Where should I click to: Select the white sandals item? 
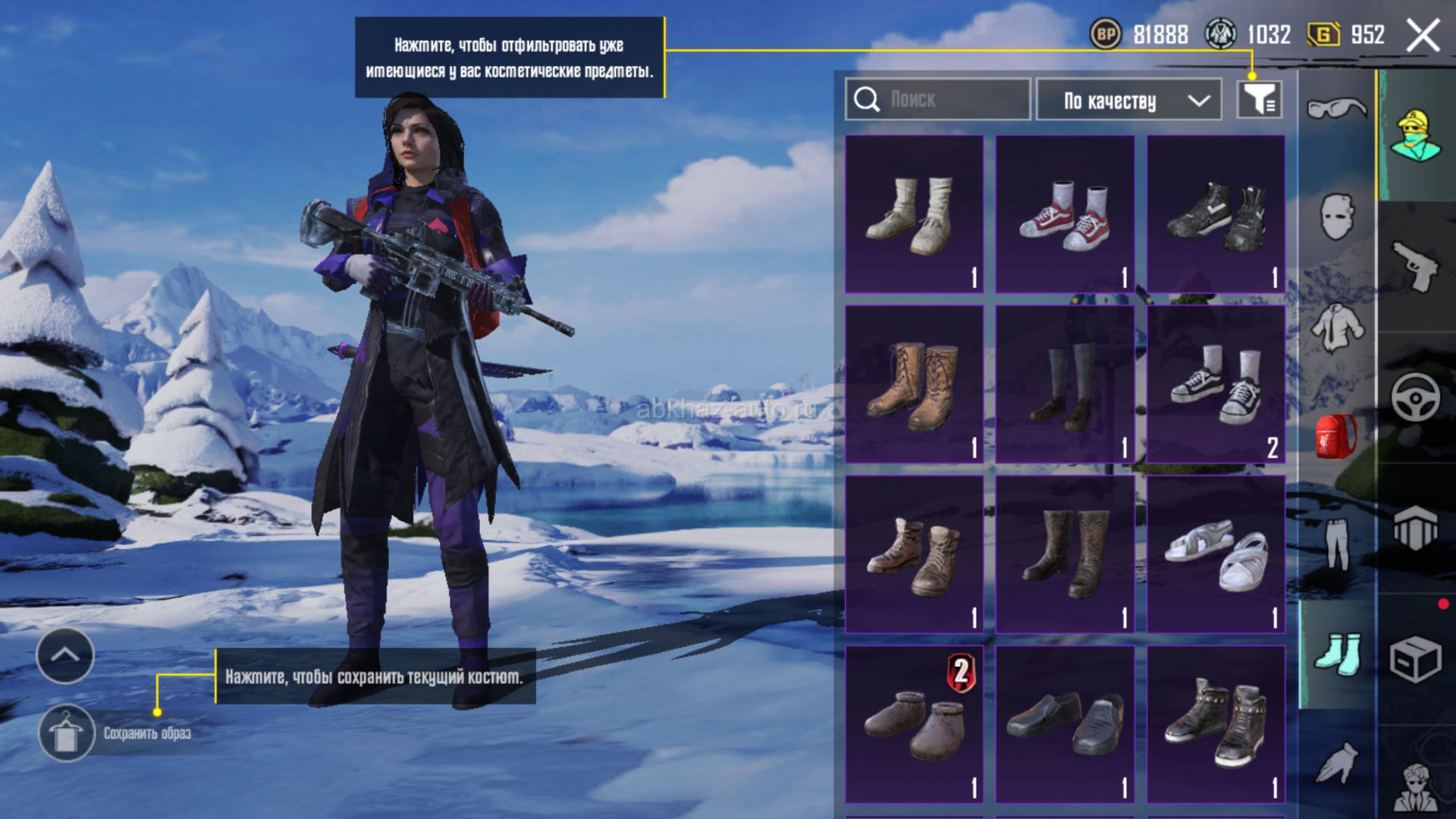[x=1216, y=554]
